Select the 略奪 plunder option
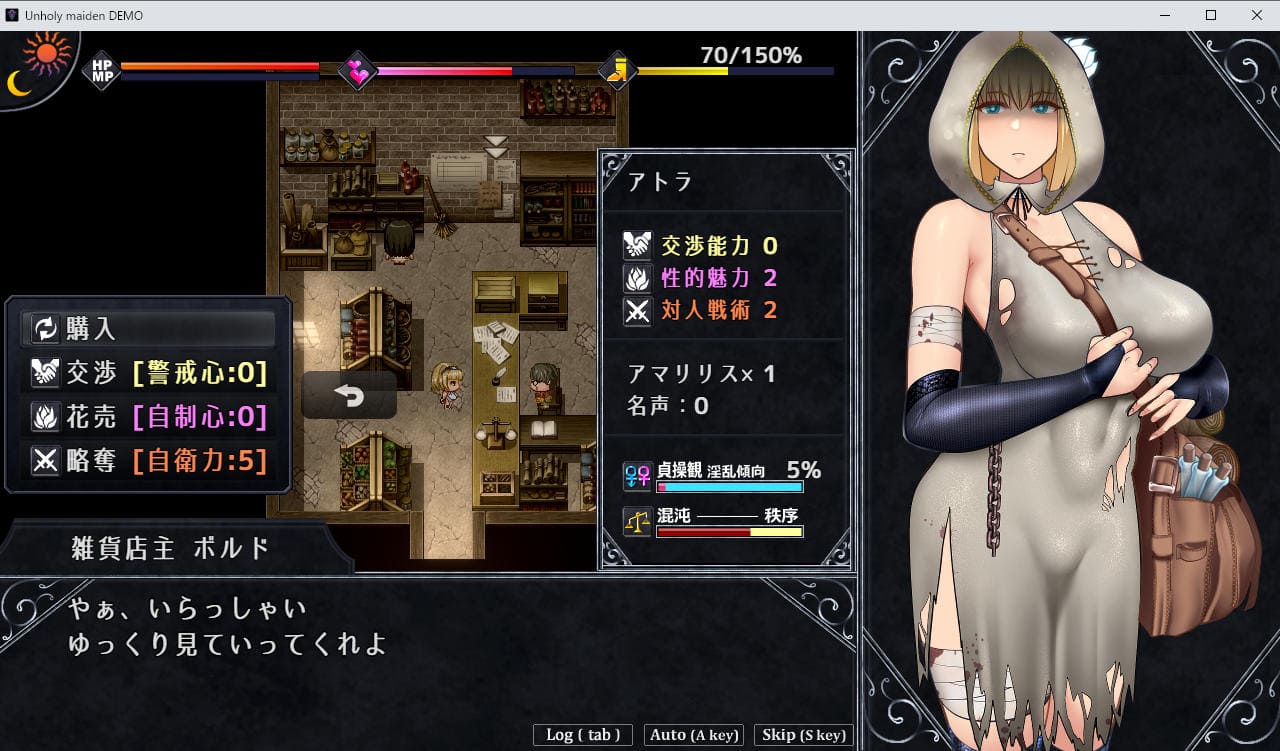This screenshot has width=1280, height=751. point(148,461)
